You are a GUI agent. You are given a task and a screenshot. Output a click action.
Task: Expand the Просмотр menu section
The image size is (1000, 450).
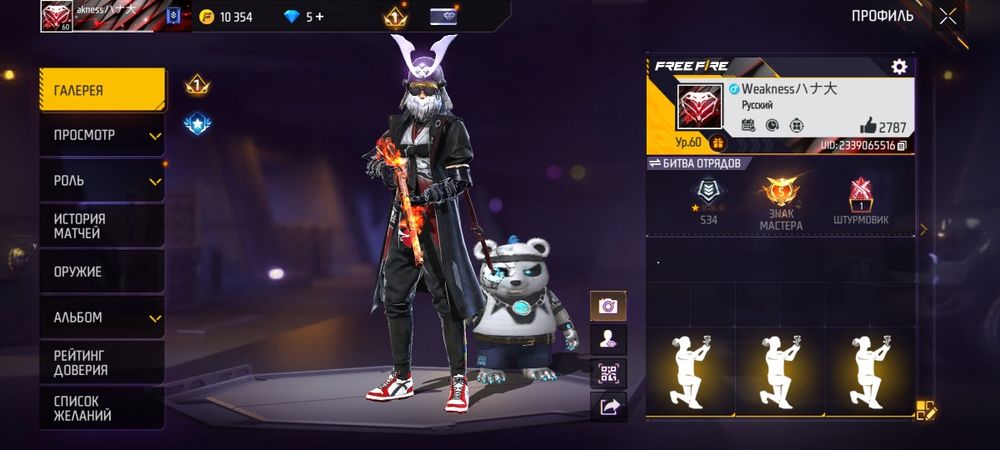[102, 135]
